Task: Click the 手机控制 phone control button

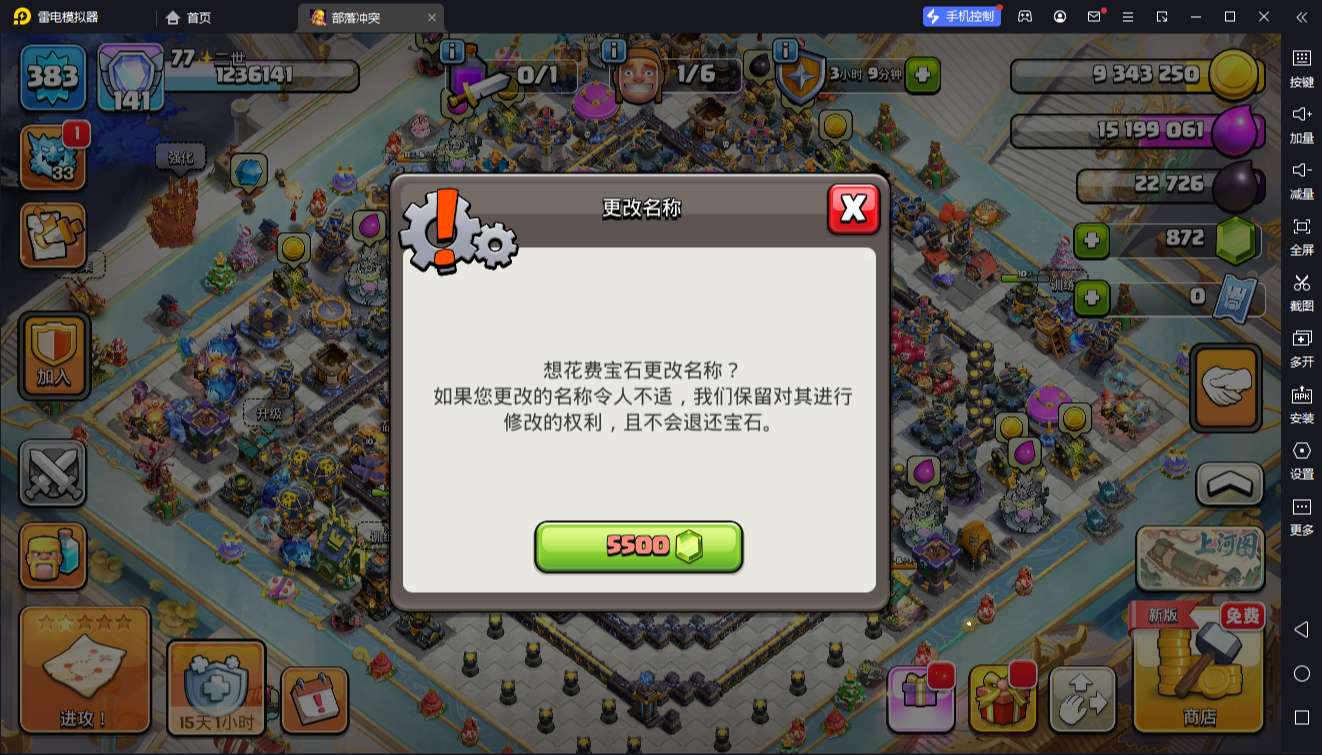Action: pos(960,16)
